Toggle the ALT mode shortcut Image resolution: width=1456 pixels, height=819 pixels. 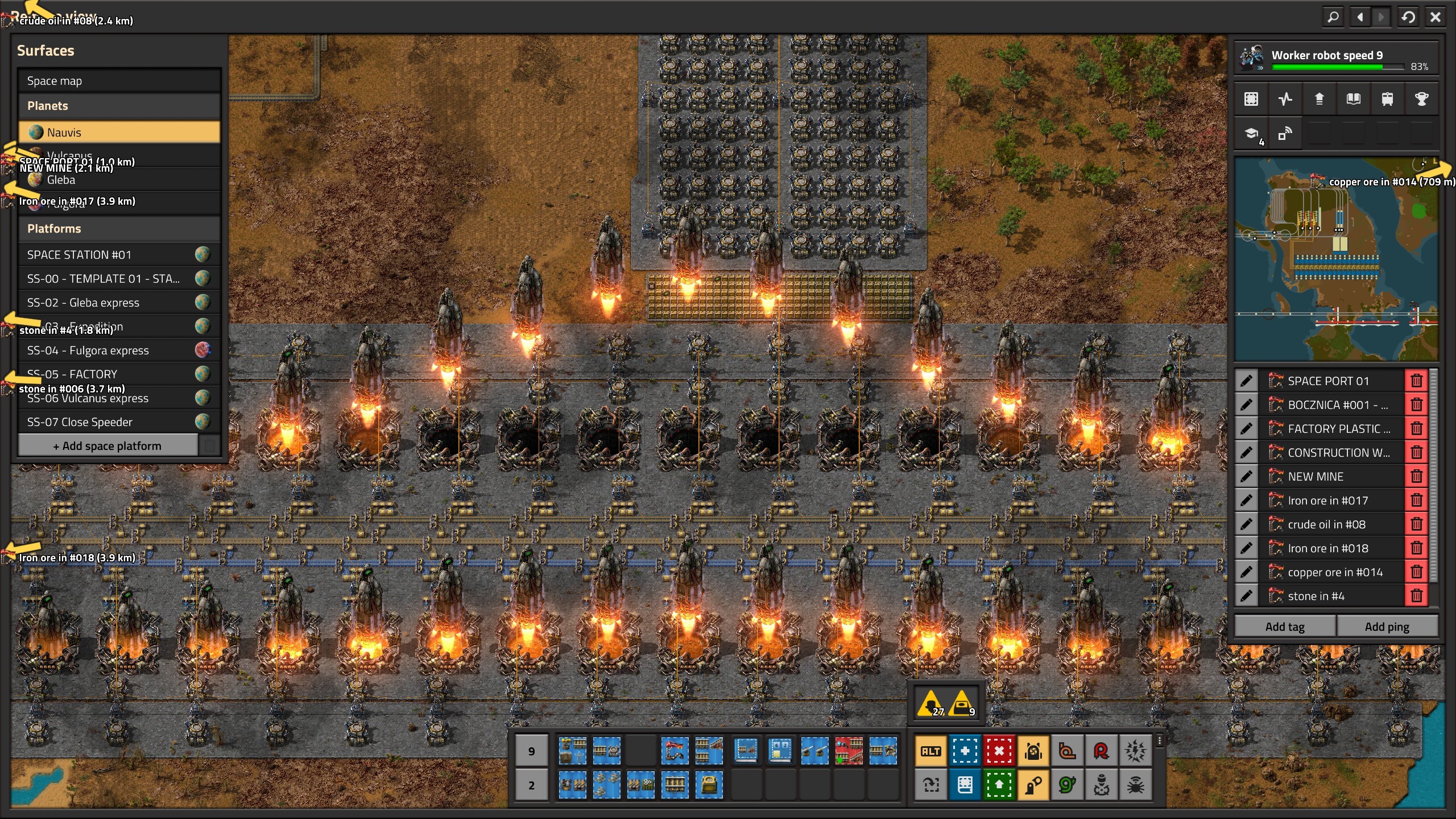pyautogui.click(x=930, y=751)
